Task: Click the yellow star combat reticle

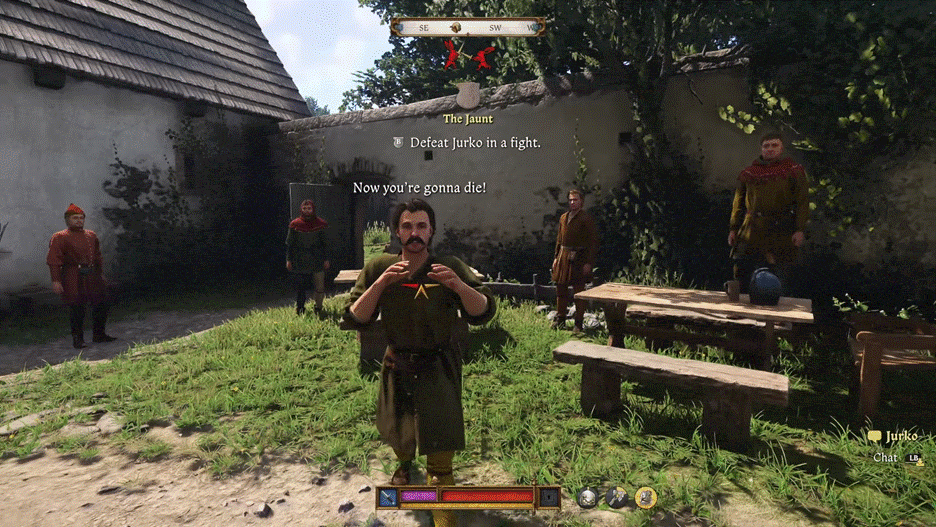Action: pyautogui.click(x=419, y=292)
